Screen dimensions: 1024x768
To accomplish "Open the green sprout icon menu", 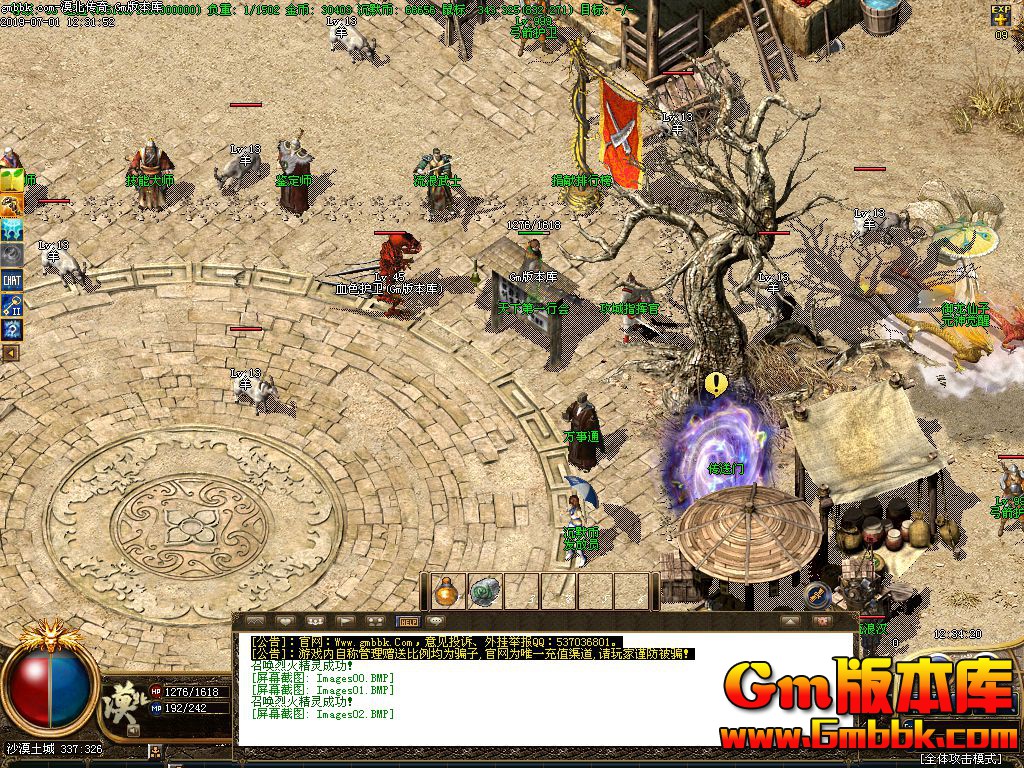I will click(12, 181).
